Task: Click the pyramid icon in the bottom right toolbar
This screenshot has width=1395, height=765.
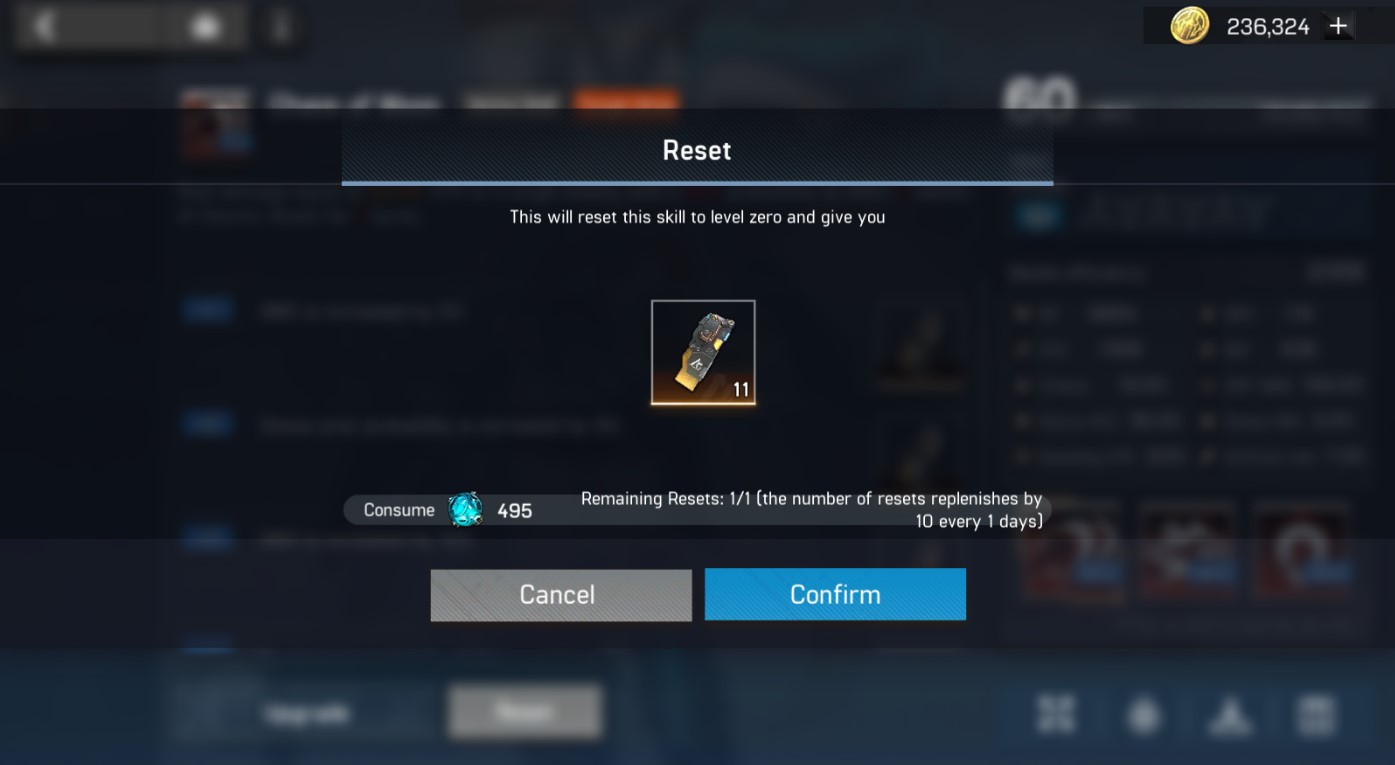Action: pos(1230,714)
